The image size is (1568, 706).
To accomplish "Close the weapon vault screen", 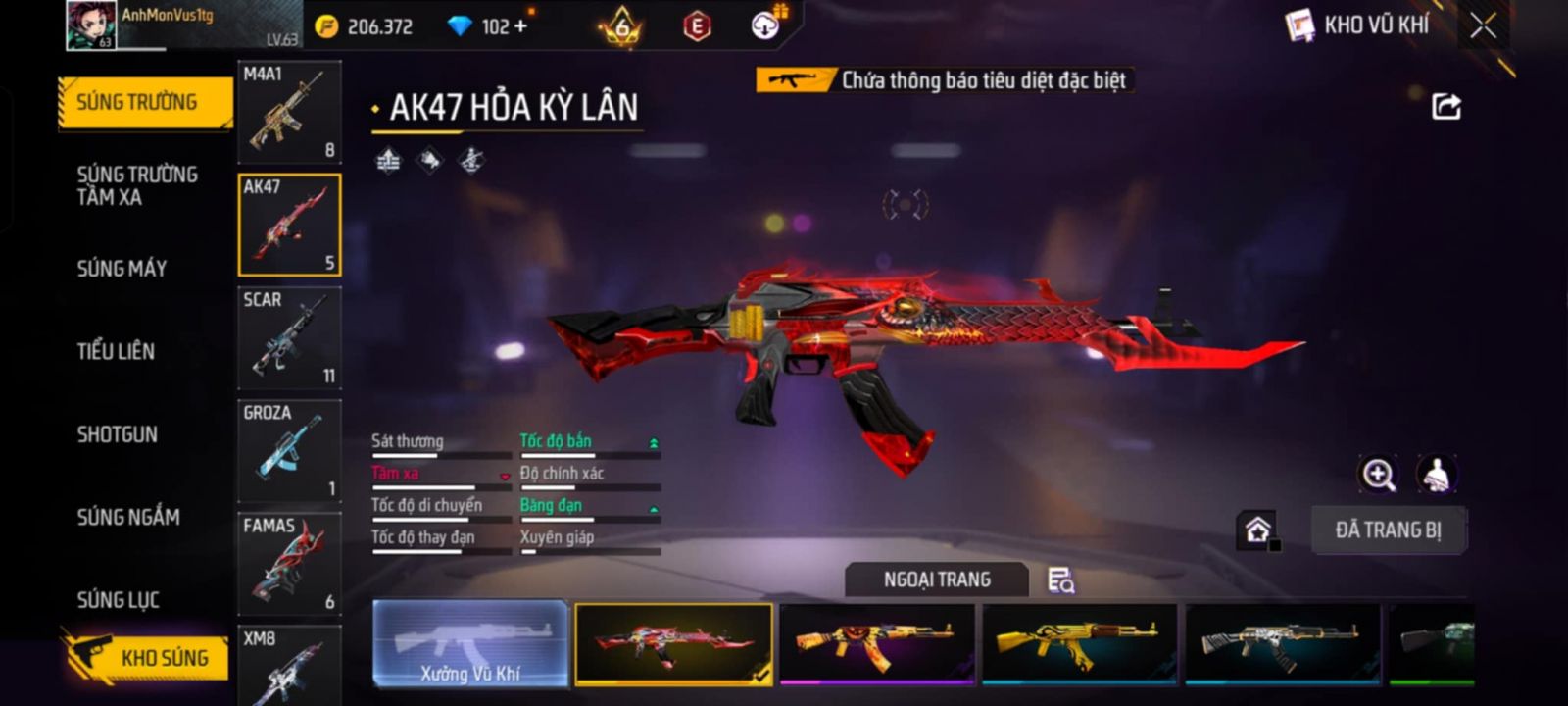I will pos(1483,25).
